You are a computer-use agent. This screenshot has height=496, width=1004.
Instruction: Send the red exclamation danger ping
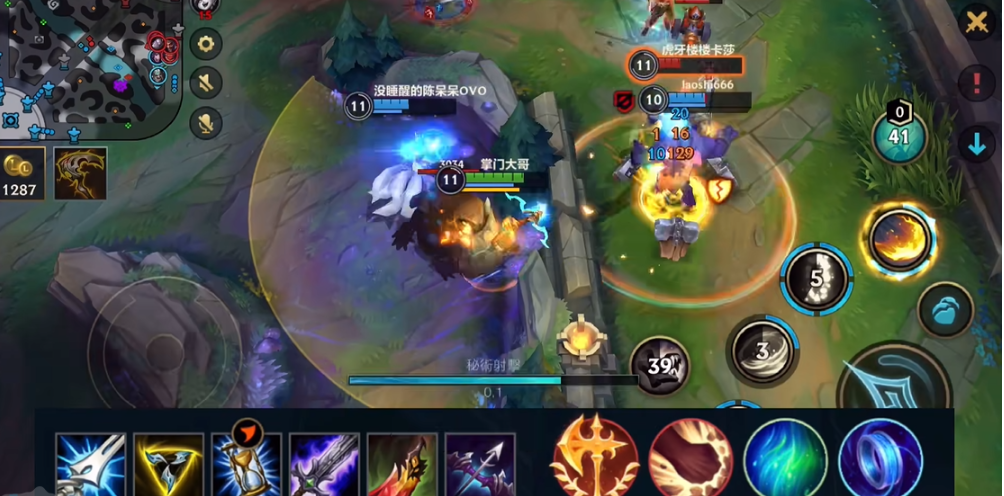point(976,83)
